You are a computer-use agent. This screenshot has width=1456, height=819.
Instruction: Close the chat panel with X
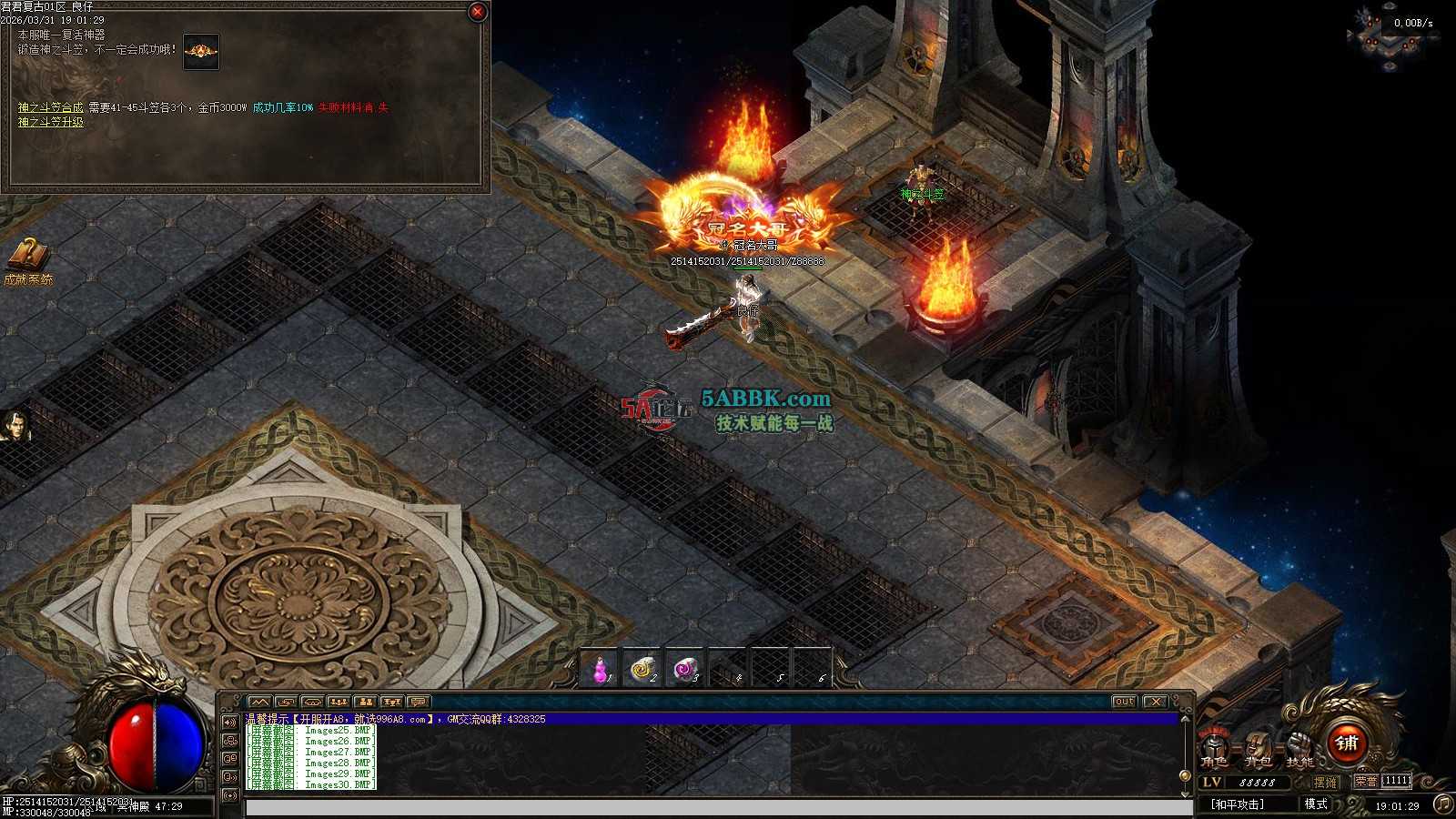click(x=1155, y=702)
